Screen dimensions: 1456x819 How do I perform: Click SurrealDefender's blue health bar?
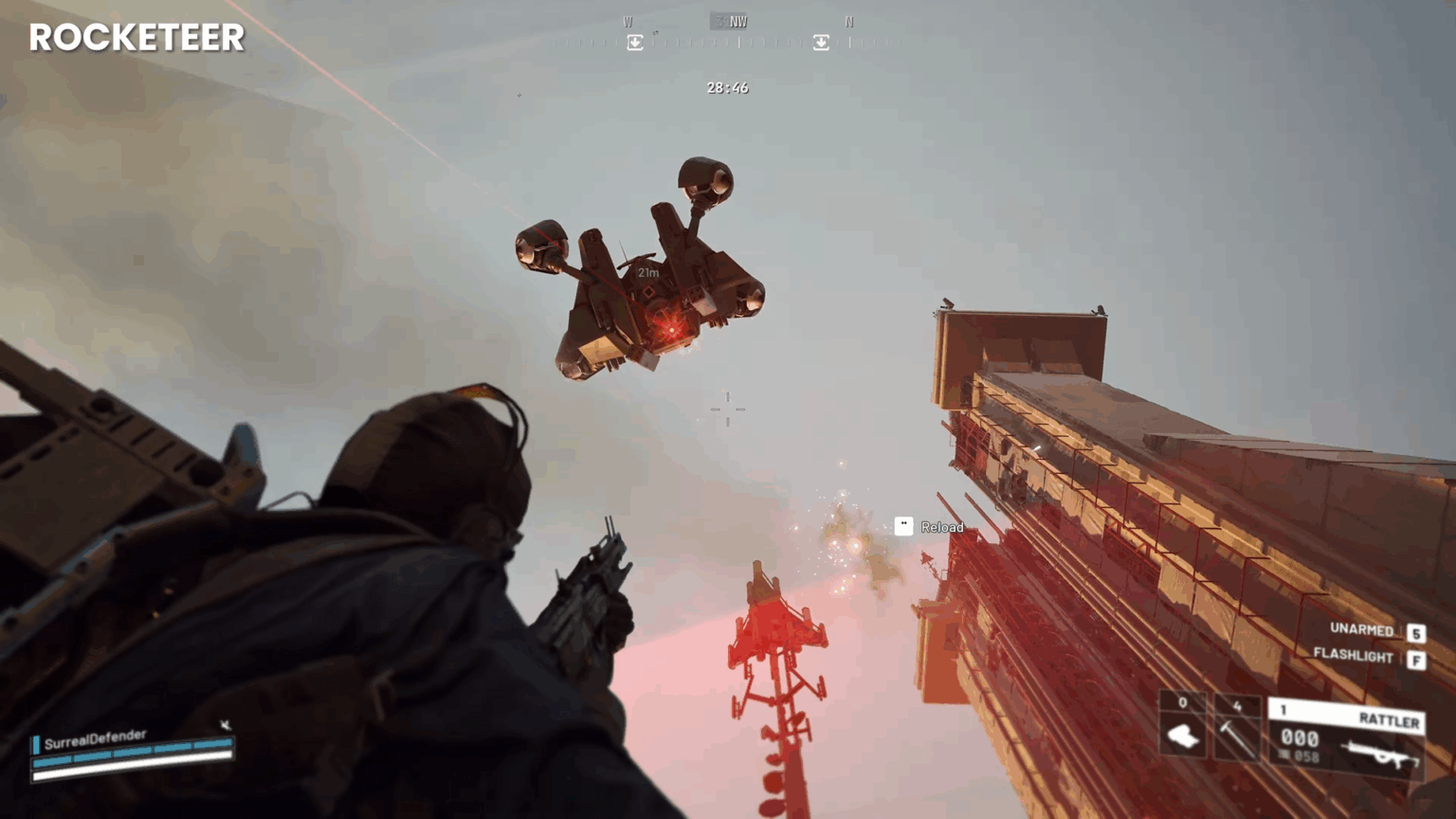tap(130, 755)
